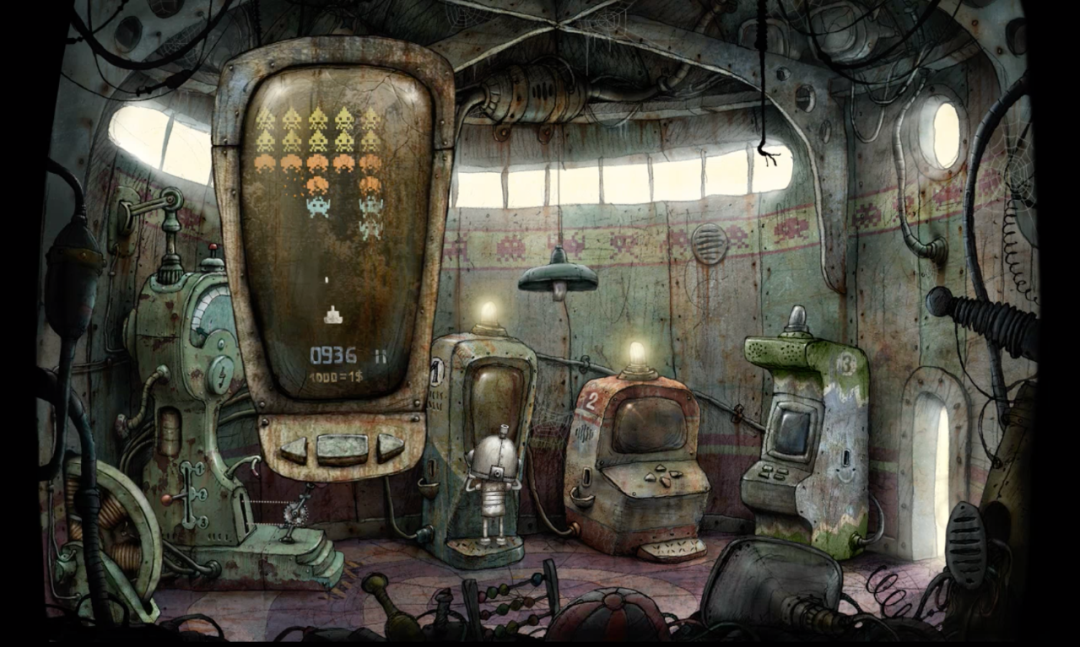Click the left arrow button on arcade panel

point(293,448)
